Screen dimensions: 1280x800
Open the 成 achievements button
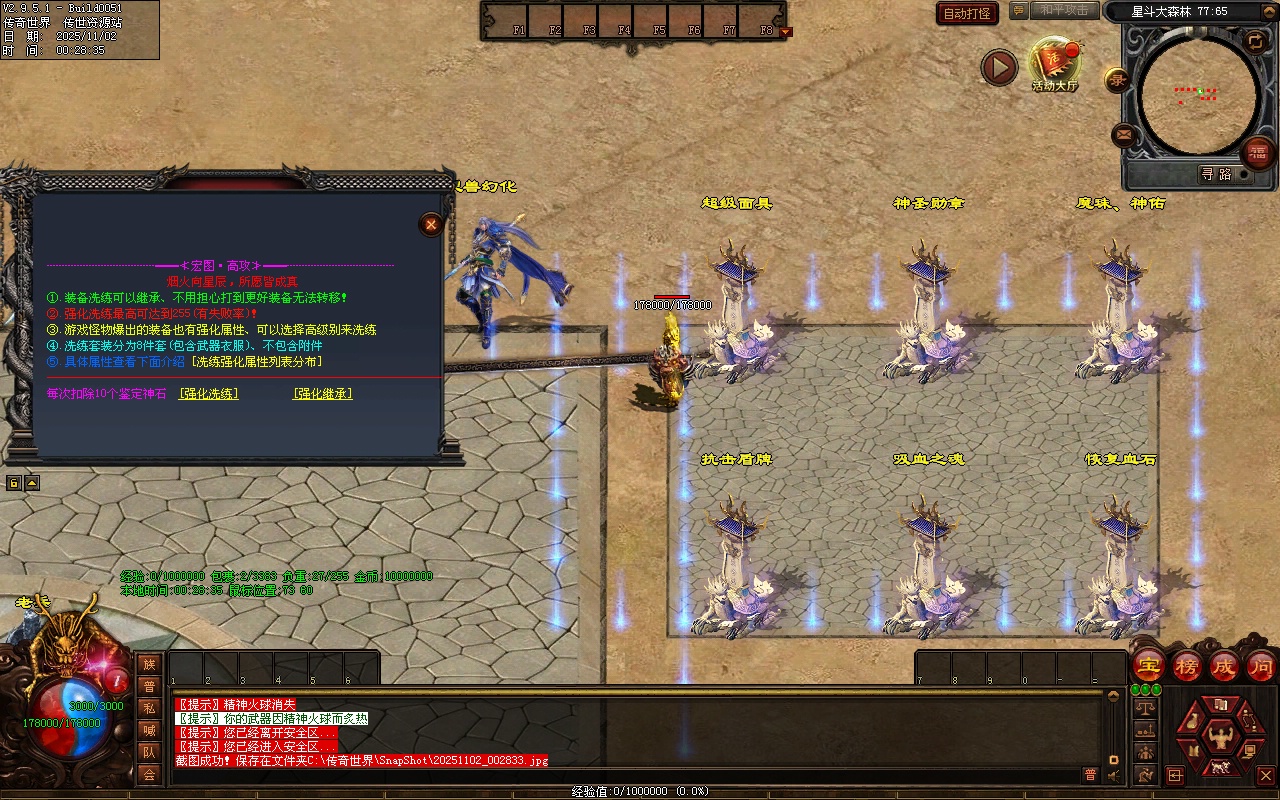tap(1224, 666)
